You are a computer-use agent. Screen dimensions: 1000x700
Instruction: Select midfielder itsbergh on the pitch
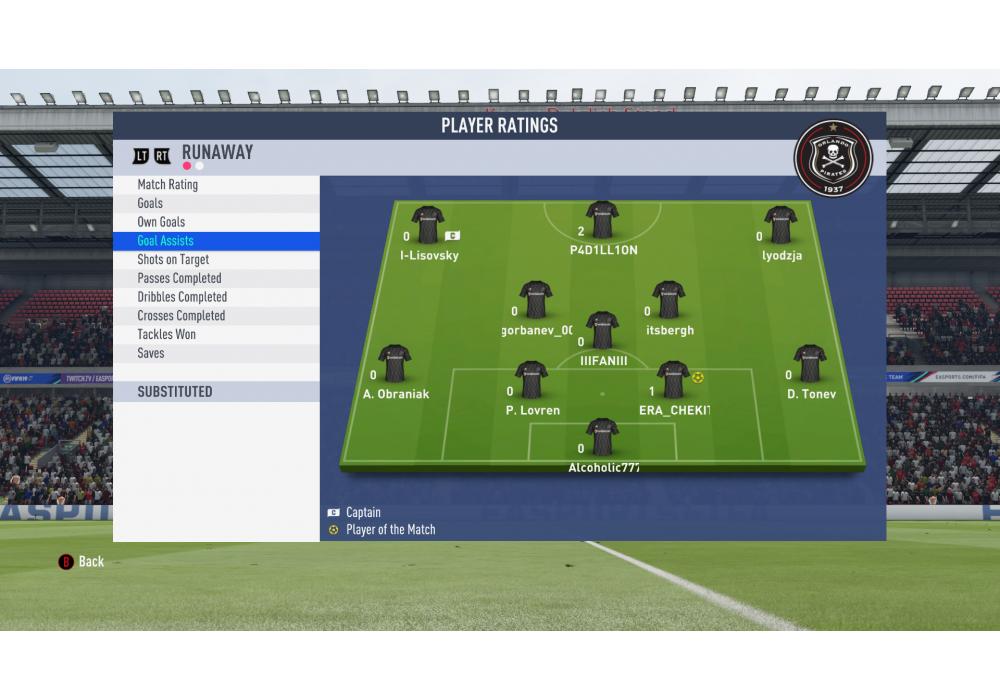pyautogui.click(x=668, y=300)
